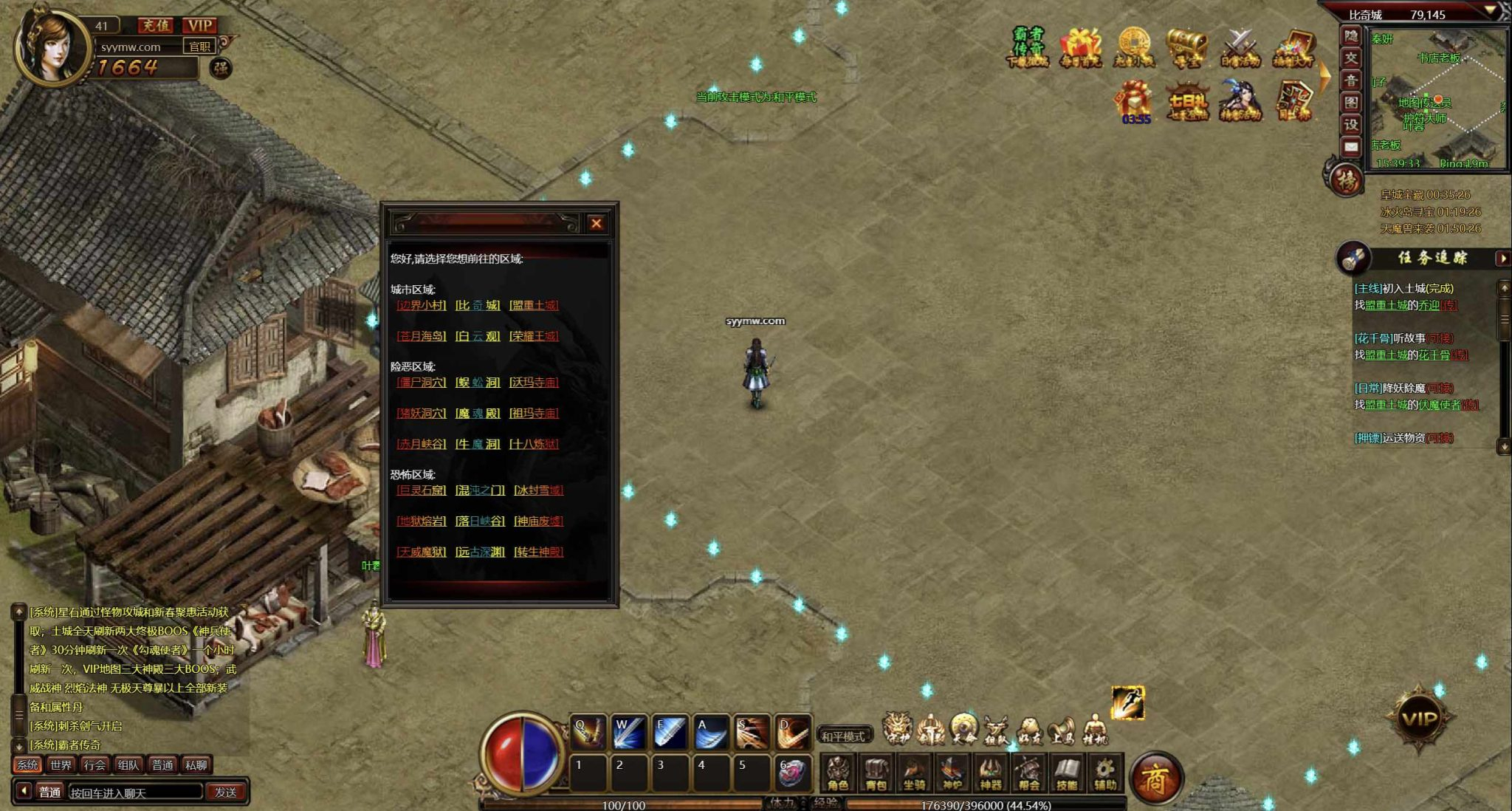Screen dimensions: 1512x811
Task: Open the 帮会 guild menu
Action: click(1028, 773)
